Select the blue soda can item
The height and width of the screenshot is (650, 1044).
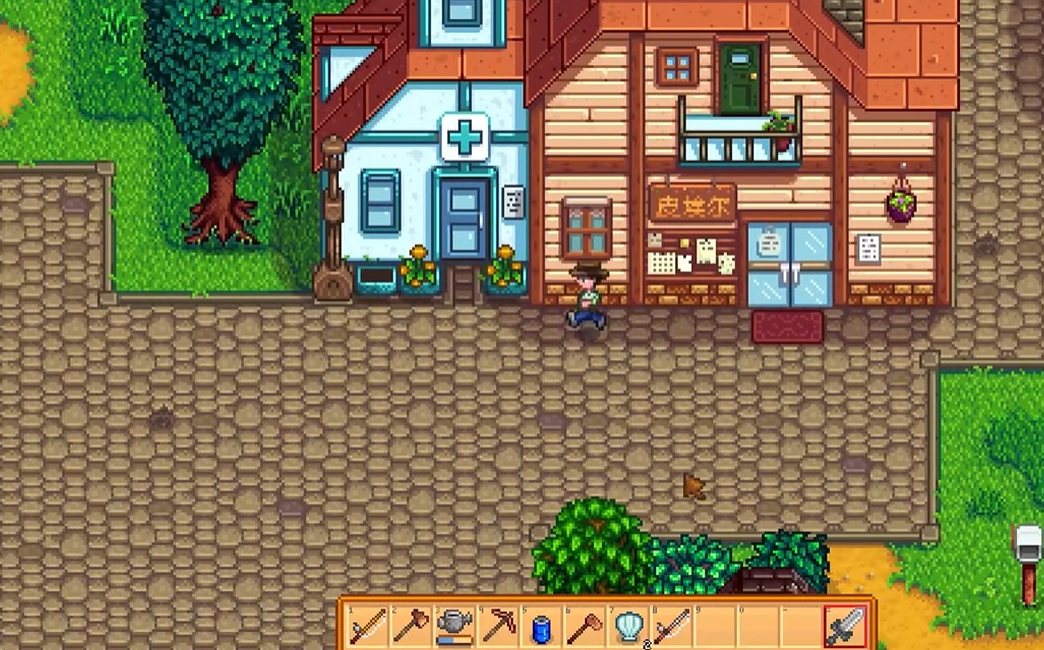coord(541,627)
